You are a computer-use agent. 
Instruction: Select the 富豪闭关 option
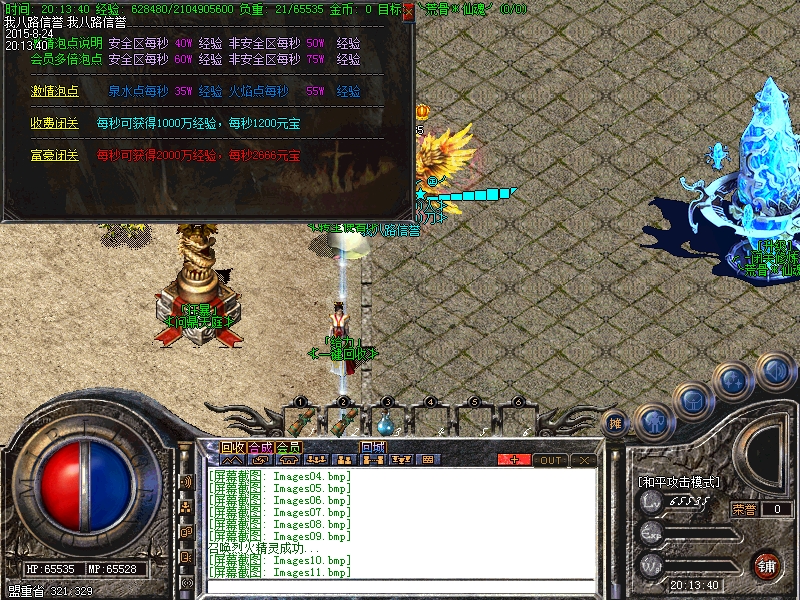pos(48,156)
